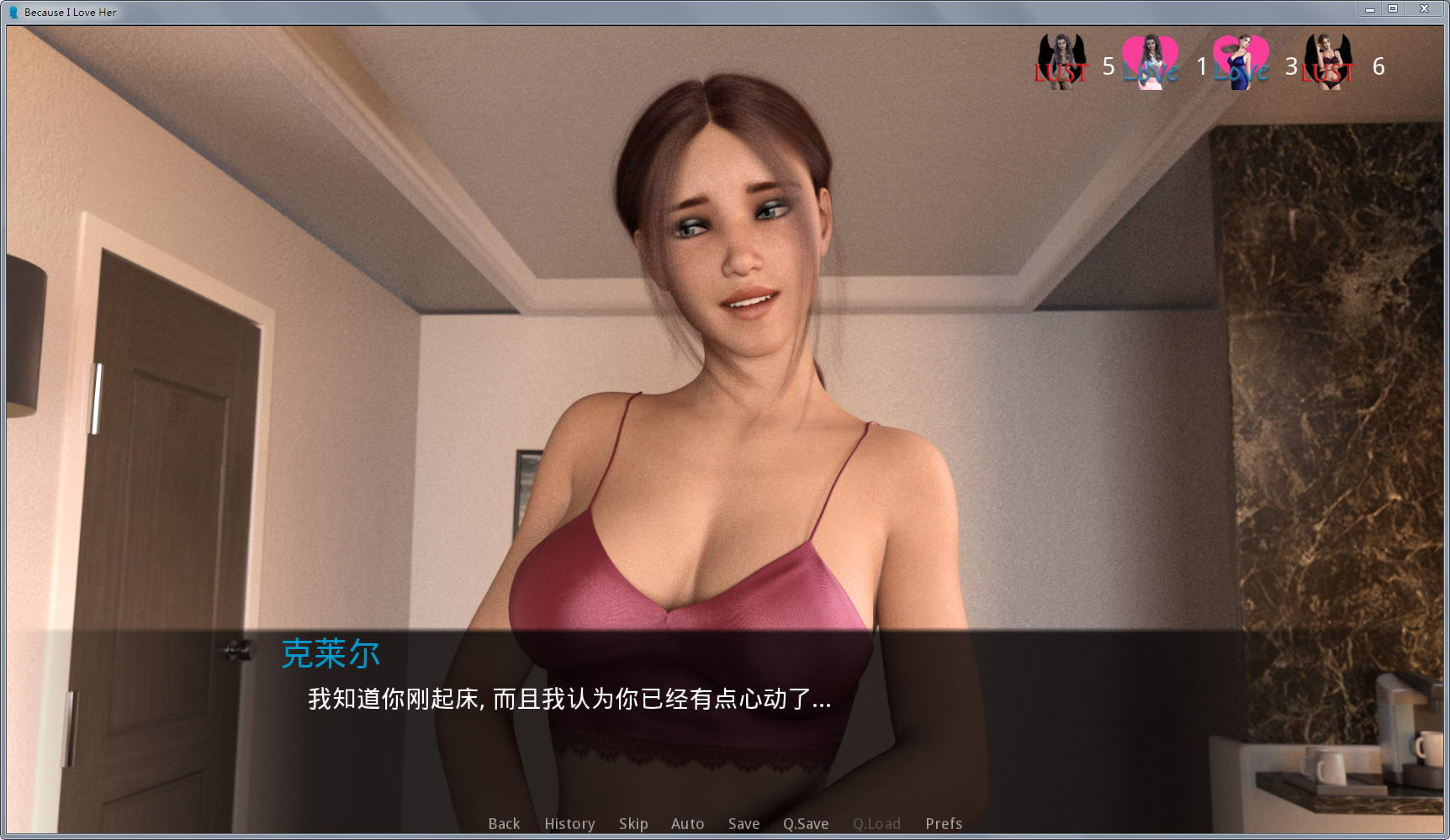Expand the Save screen
The image size is (1450, 840).
click(x=744, y=824)
